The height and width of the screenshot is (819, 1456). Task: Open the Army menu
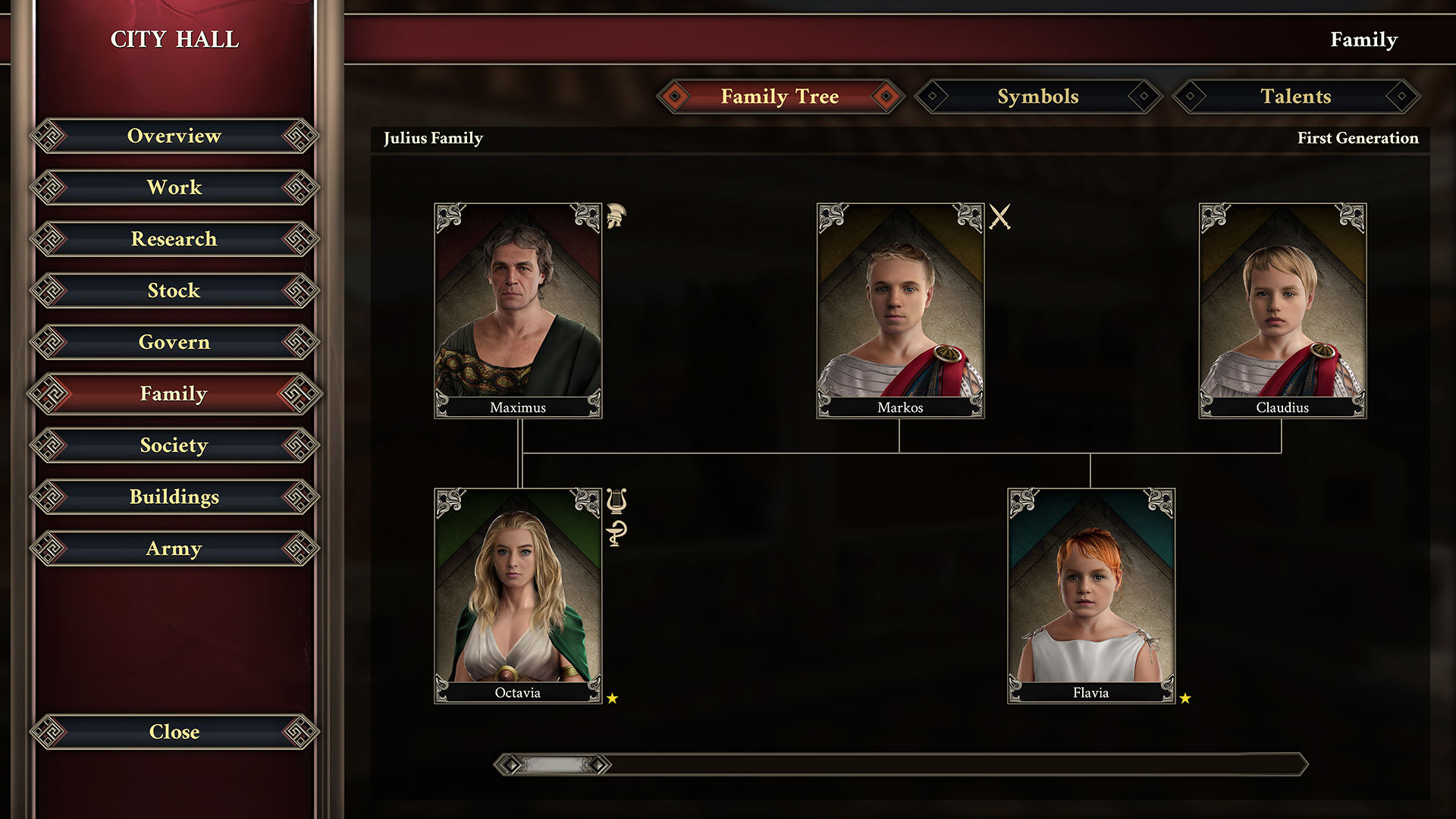coord(174,549)
